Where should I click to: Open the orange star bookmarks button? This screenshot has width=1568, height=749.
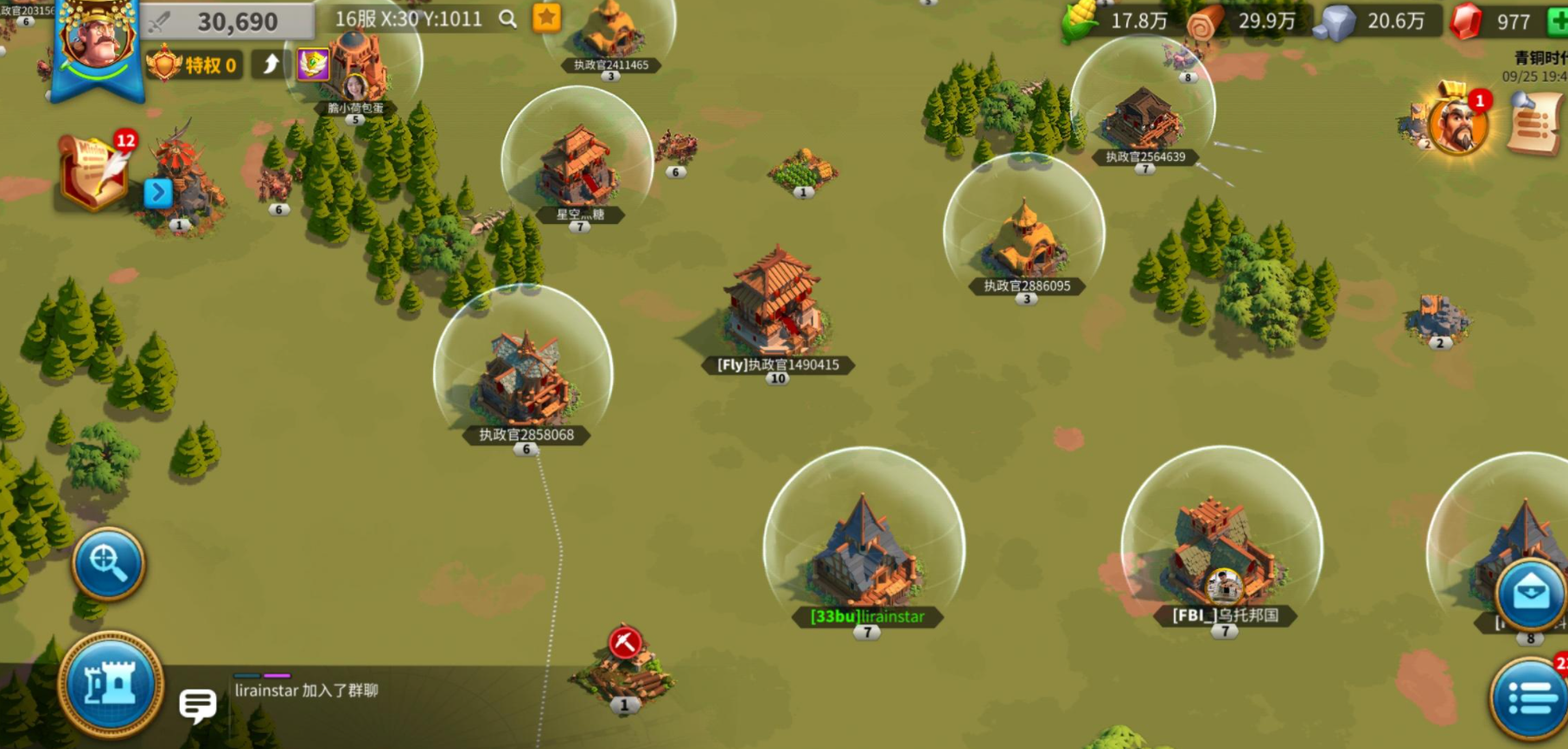coord(546,18)
